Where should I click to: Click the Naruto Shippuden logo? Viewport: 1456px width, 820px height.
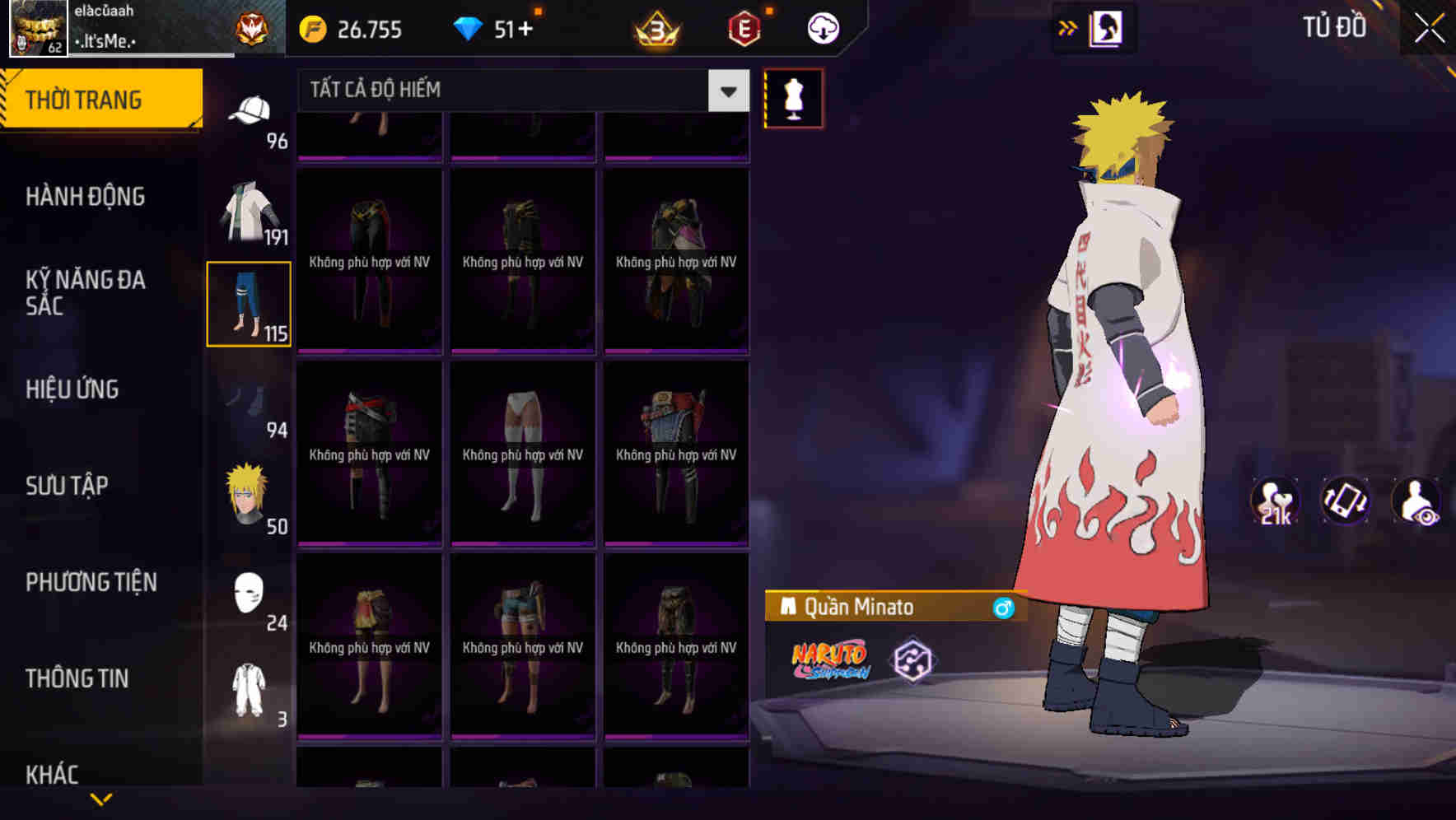click(828, 657)
